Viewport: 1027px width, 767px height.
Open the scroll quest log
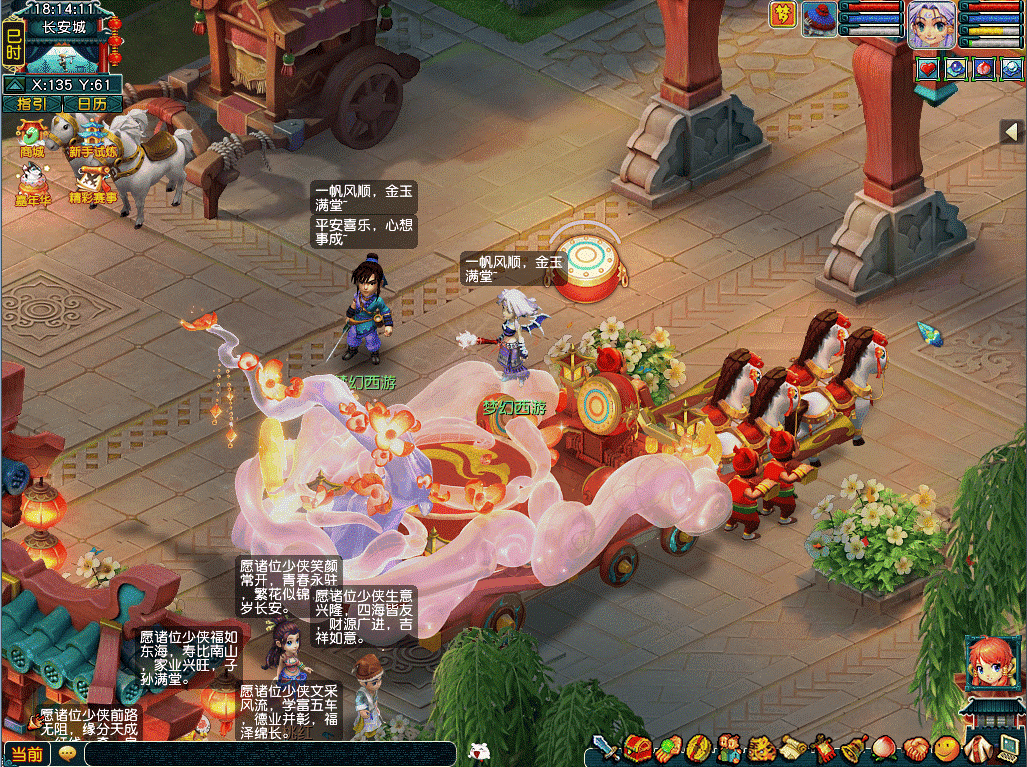click(x=793, y=748)
